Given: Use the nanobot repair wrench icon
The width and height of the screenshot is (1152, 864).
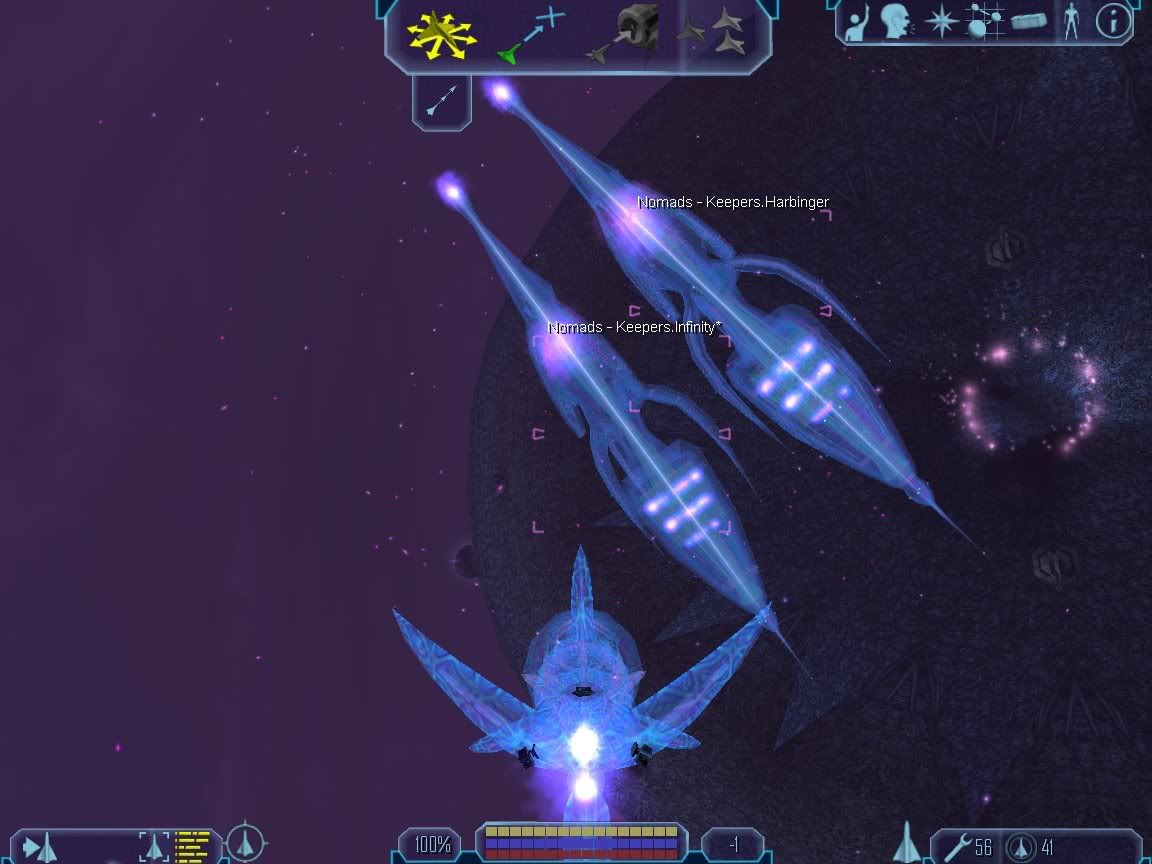Looking at the screenshot, I should (x=956, y=847).
